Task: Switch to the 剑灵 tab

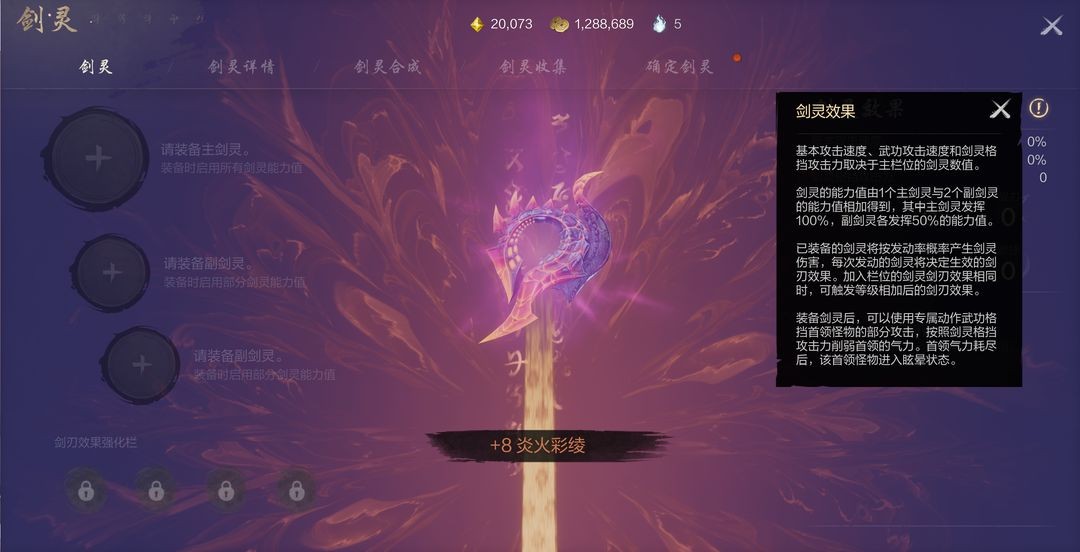Action: point(96,67)
